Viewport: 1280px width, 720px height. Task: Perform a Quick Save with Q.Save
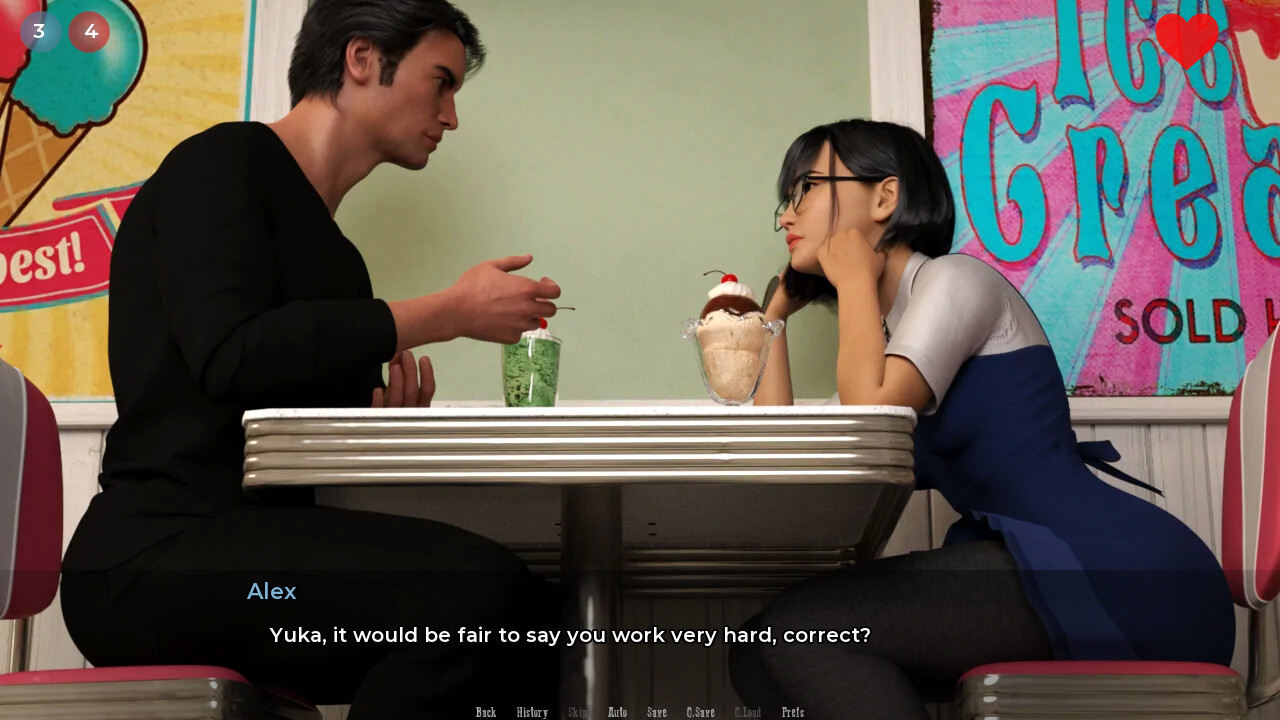click(700, 712)
